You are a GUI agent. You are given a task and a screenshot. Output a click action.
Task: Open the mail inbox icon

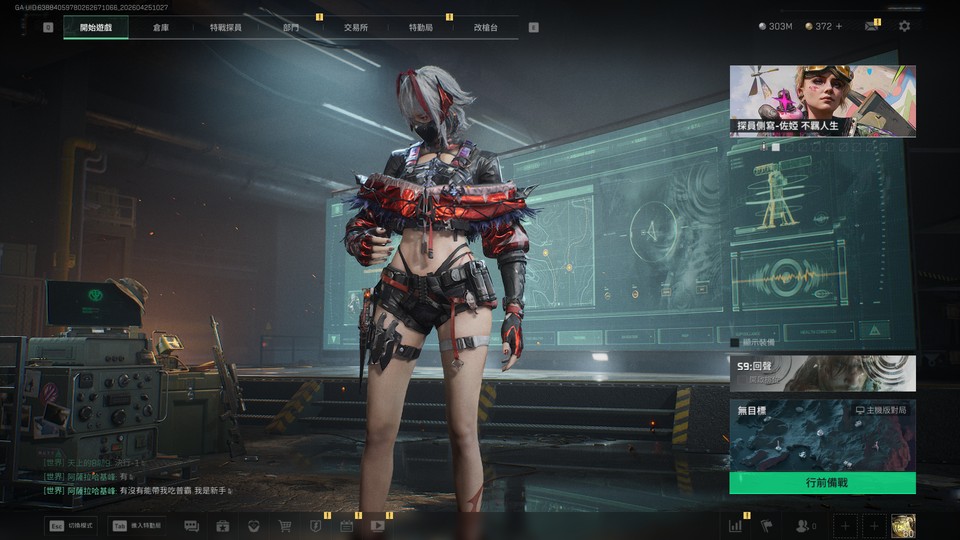pos(871,26)
